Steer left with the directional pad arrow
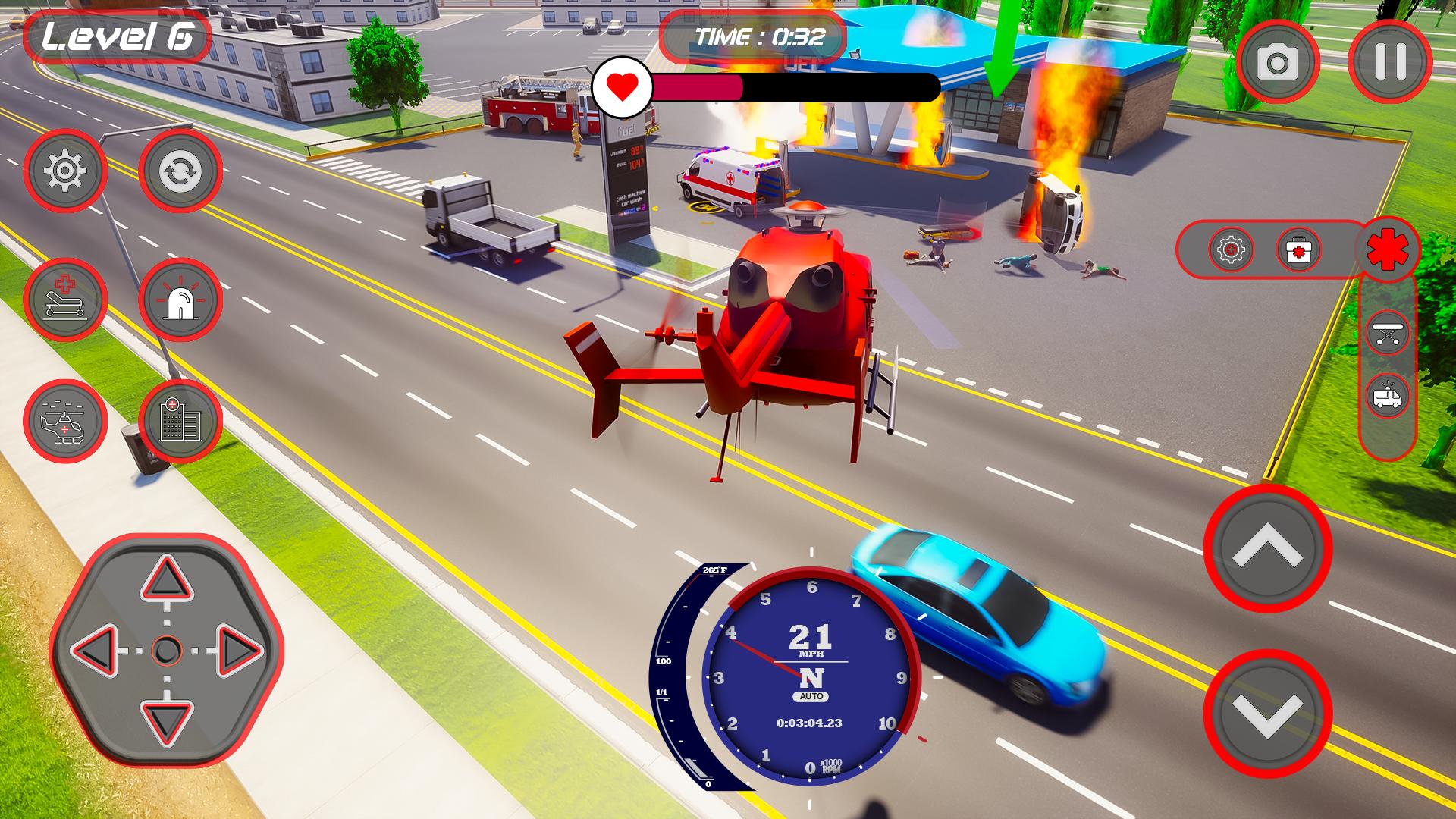 pyautogui.click(x=96, y=651)
